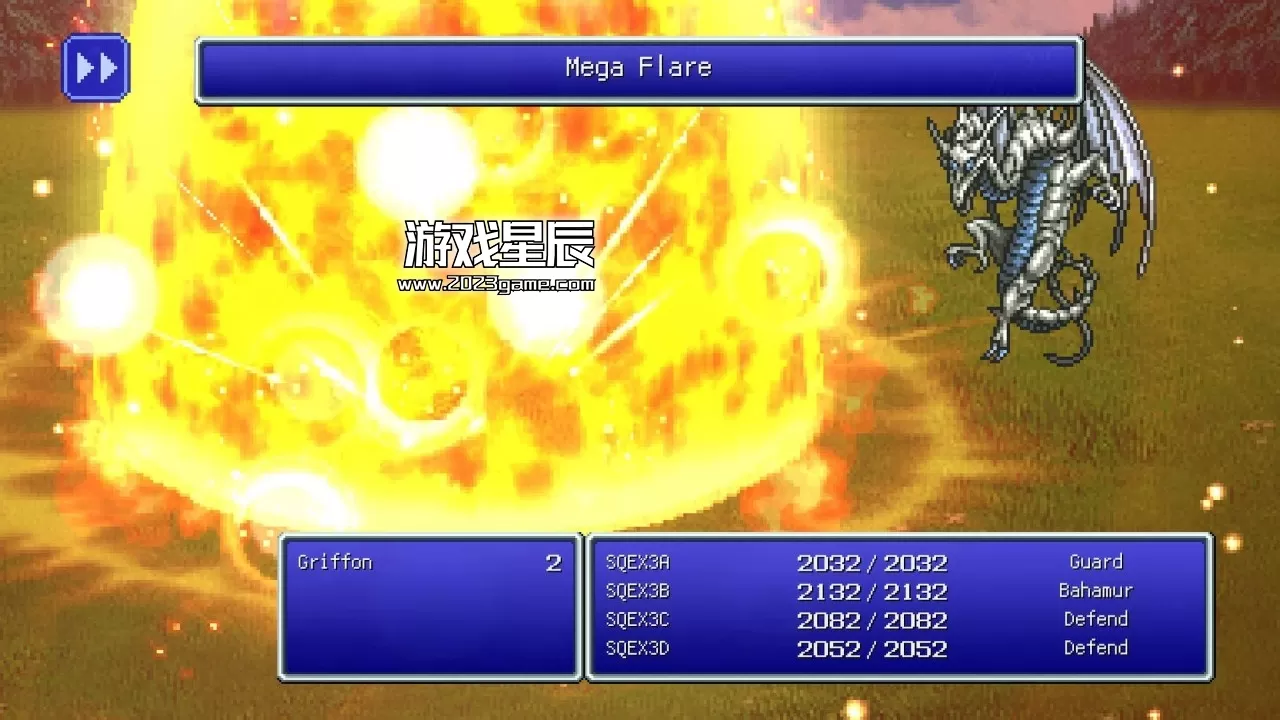Click SQEX3A's HP value 2032/2032

pos(871,562)
